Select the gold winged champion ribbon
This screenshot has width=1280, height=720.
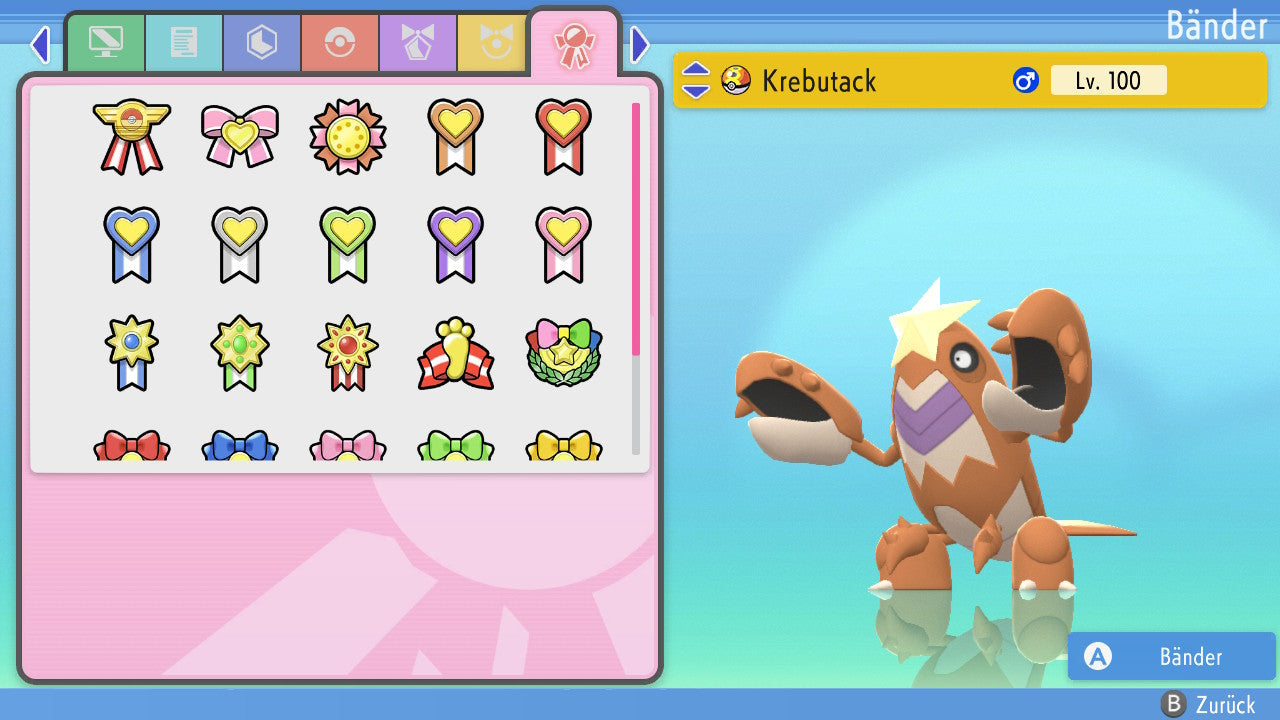[131, 135]
